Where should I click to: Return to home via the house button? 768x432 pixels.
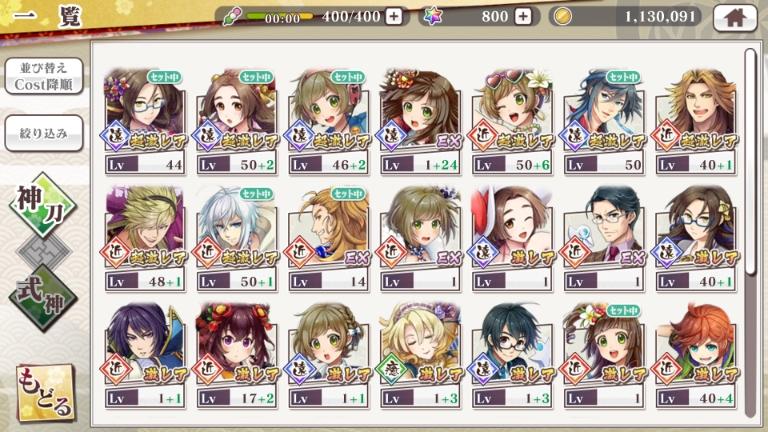tap(740, 16)
